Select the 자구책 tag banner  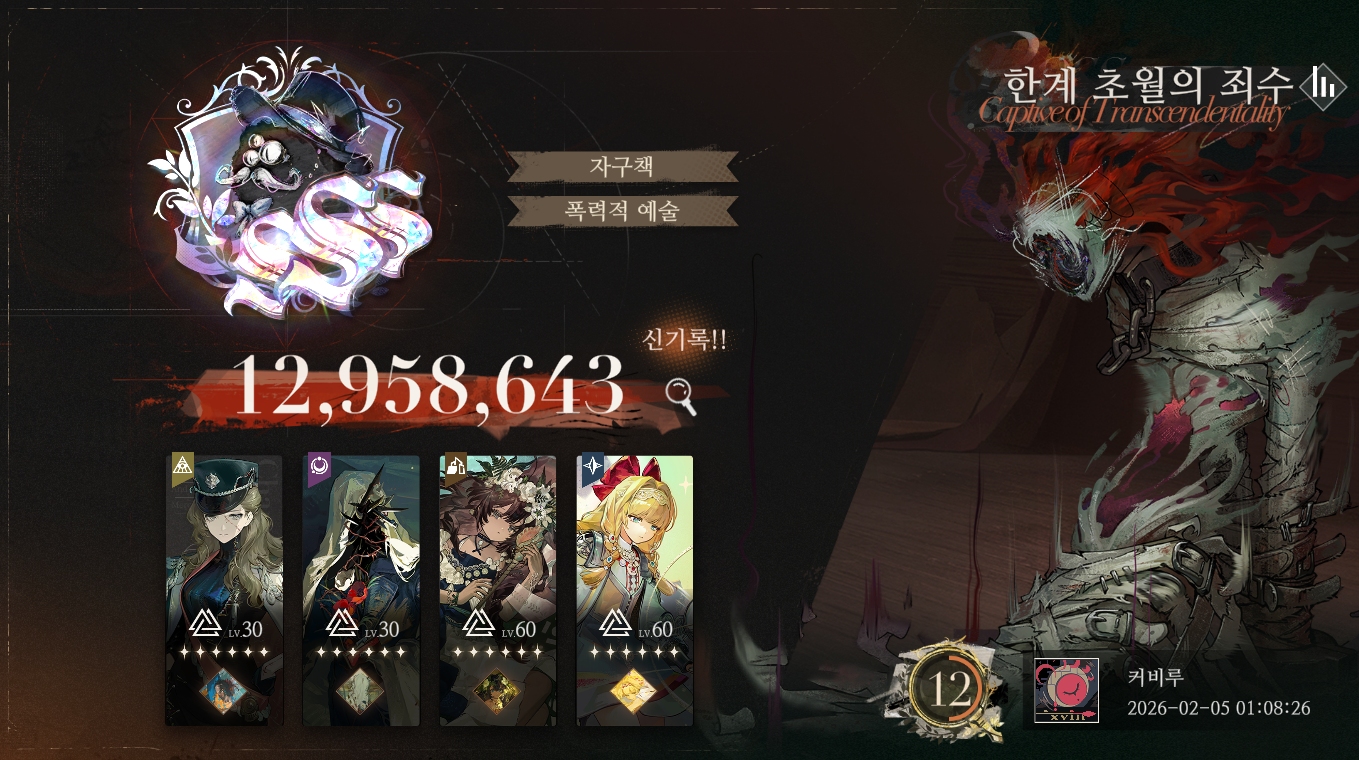click(x=622, y=166)
